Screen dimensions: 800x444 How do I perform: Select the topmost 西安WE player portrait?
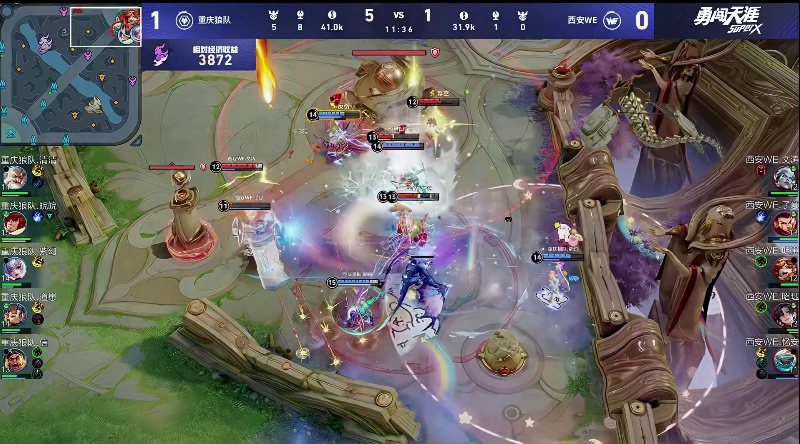pyautogui.click(x=785, y=178)
